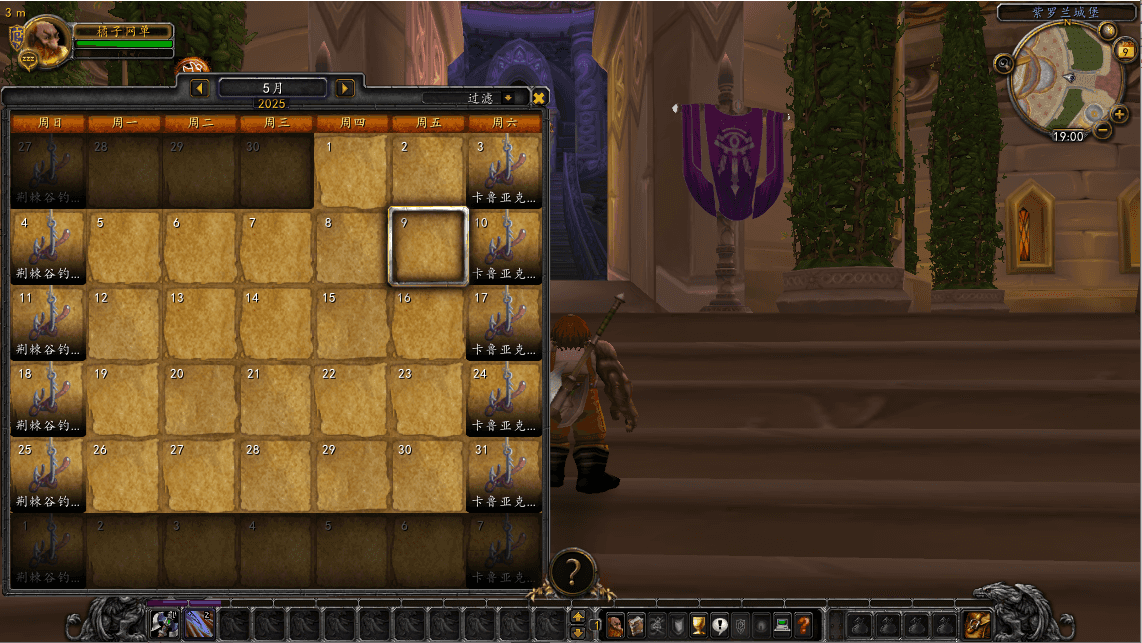
Task: Zoom out on the minimap
Action: tap(1102, 130)
